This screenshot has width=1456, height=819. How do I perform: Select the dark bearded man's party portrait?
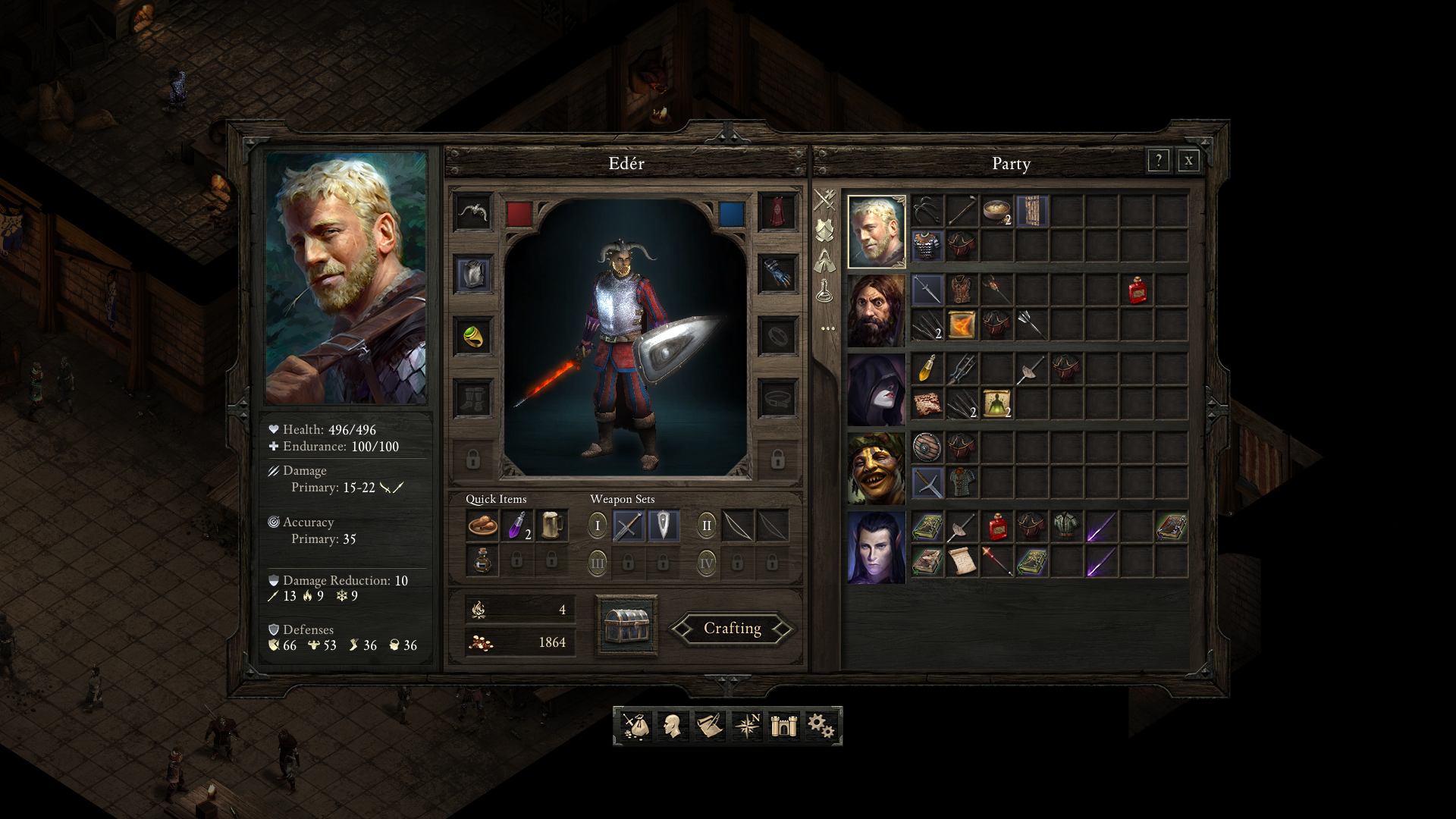[877, 311]
